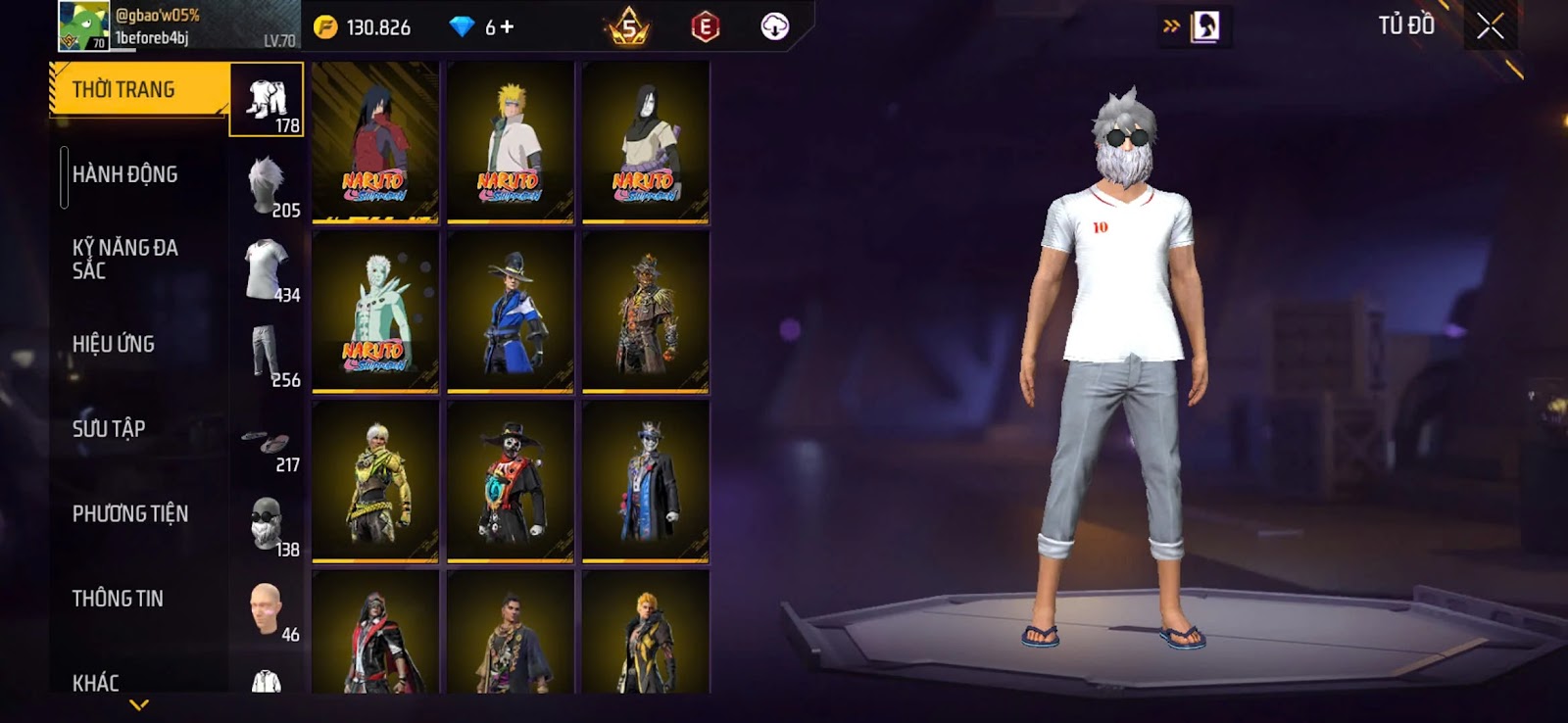Viewport: 1568px width, 723px height.
Task: Add more diamonds with the plus button
Action: coord(507,27)
